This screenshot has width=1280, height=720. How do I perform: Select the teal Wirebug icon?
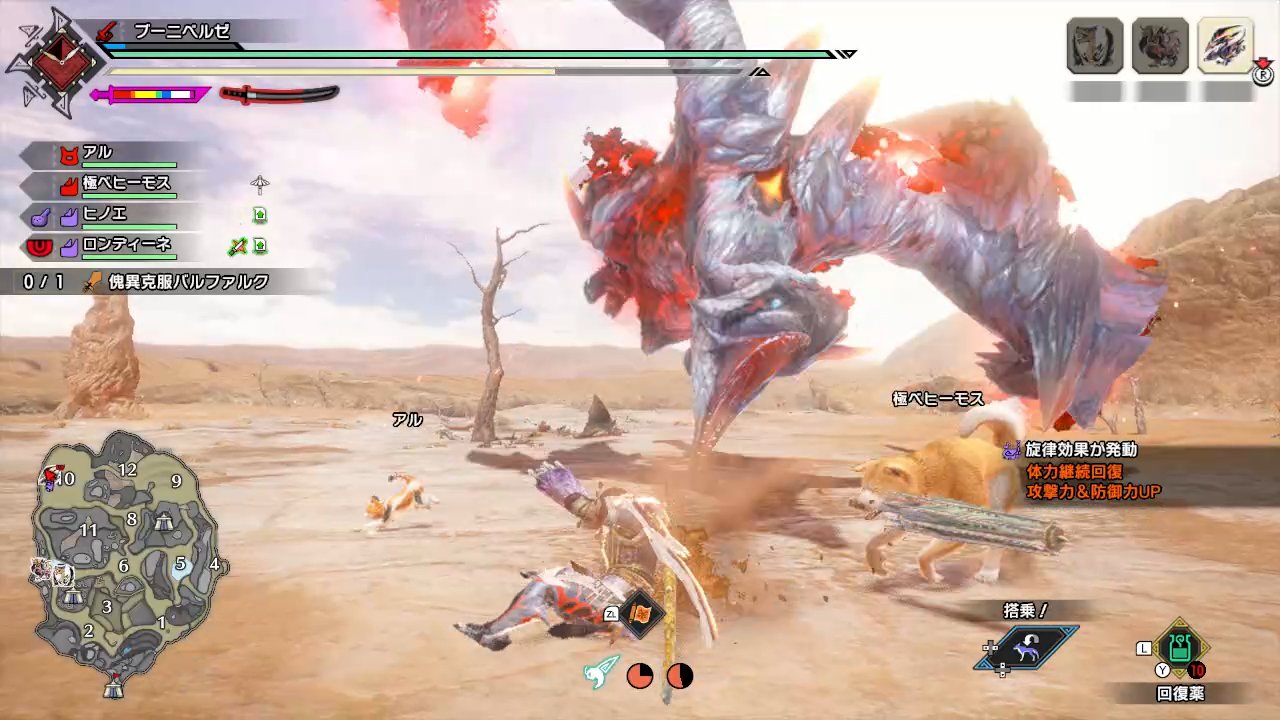pos(601,675)
